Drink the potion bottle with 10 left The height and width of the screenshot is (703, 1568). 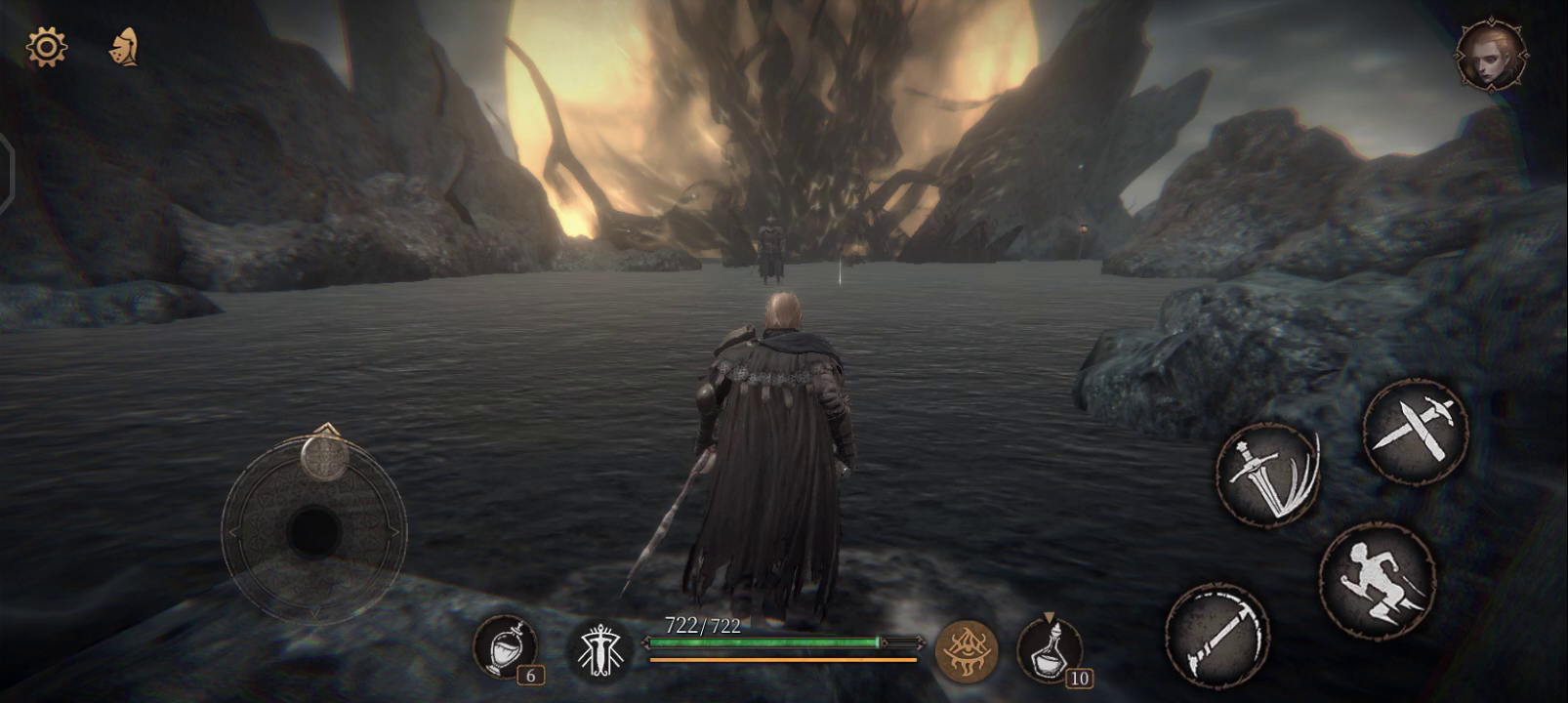click(1050, 649)
